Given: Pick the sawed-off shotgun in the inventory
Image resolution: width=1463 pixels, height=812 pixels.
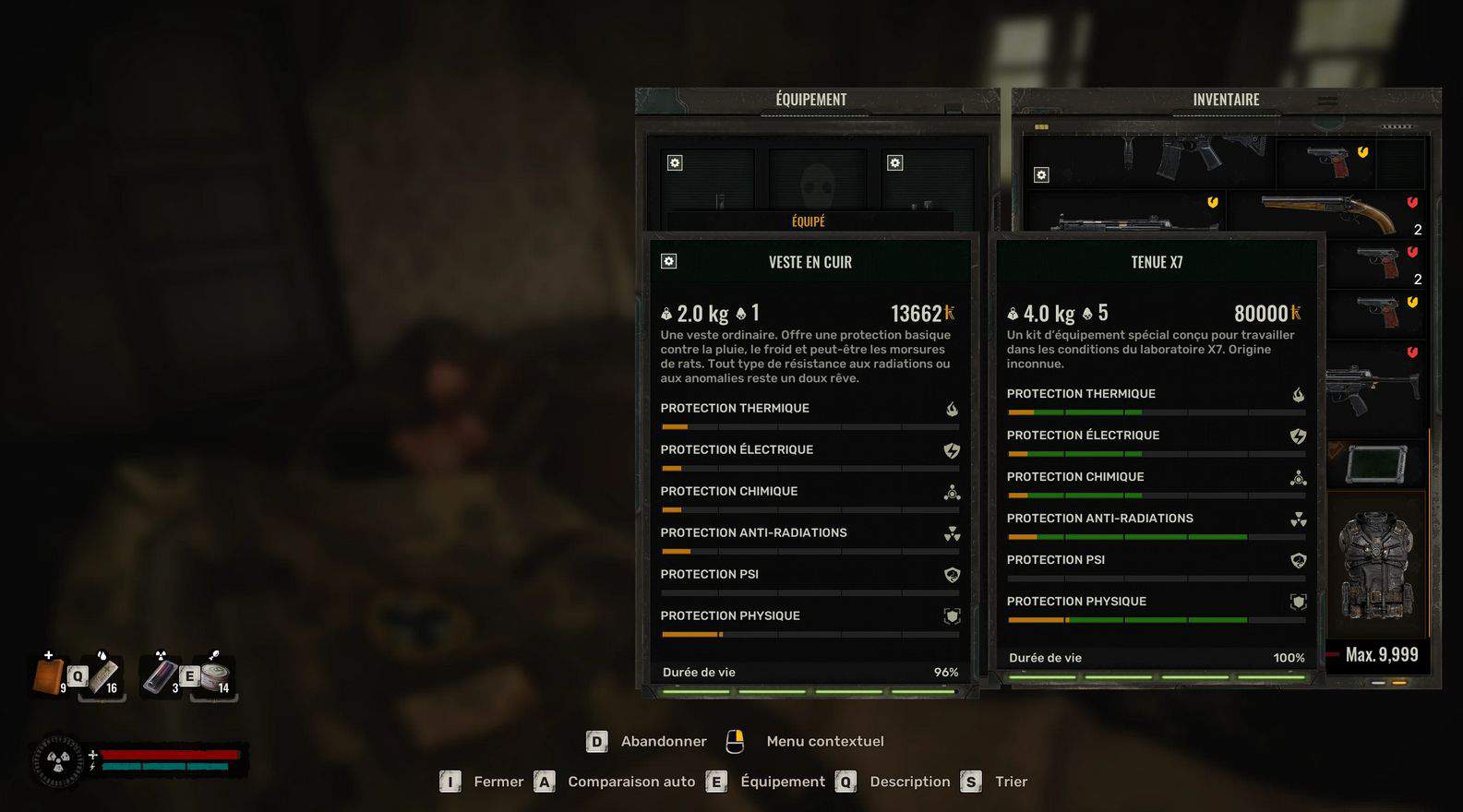Looking at the screenshot, I should click(1329, 214).
